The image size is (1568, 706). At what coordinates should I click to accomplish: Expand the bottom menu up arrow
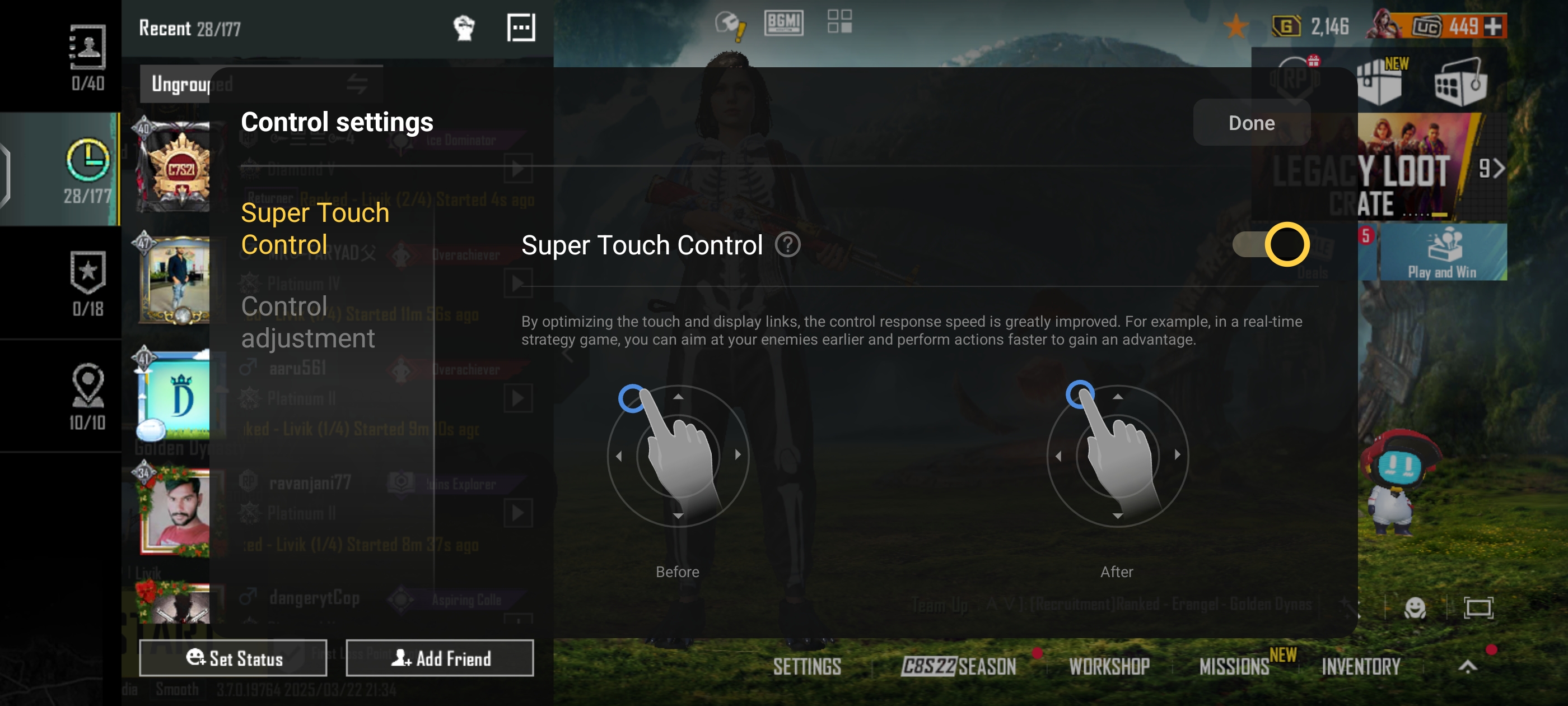coord(1468,666)
